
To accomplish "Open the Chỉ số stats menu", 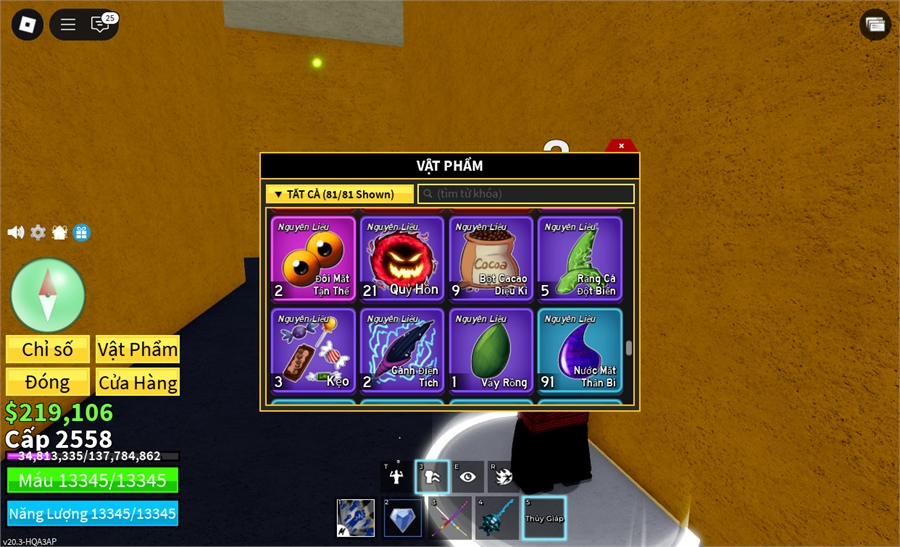I will click(x=48, y=349).
